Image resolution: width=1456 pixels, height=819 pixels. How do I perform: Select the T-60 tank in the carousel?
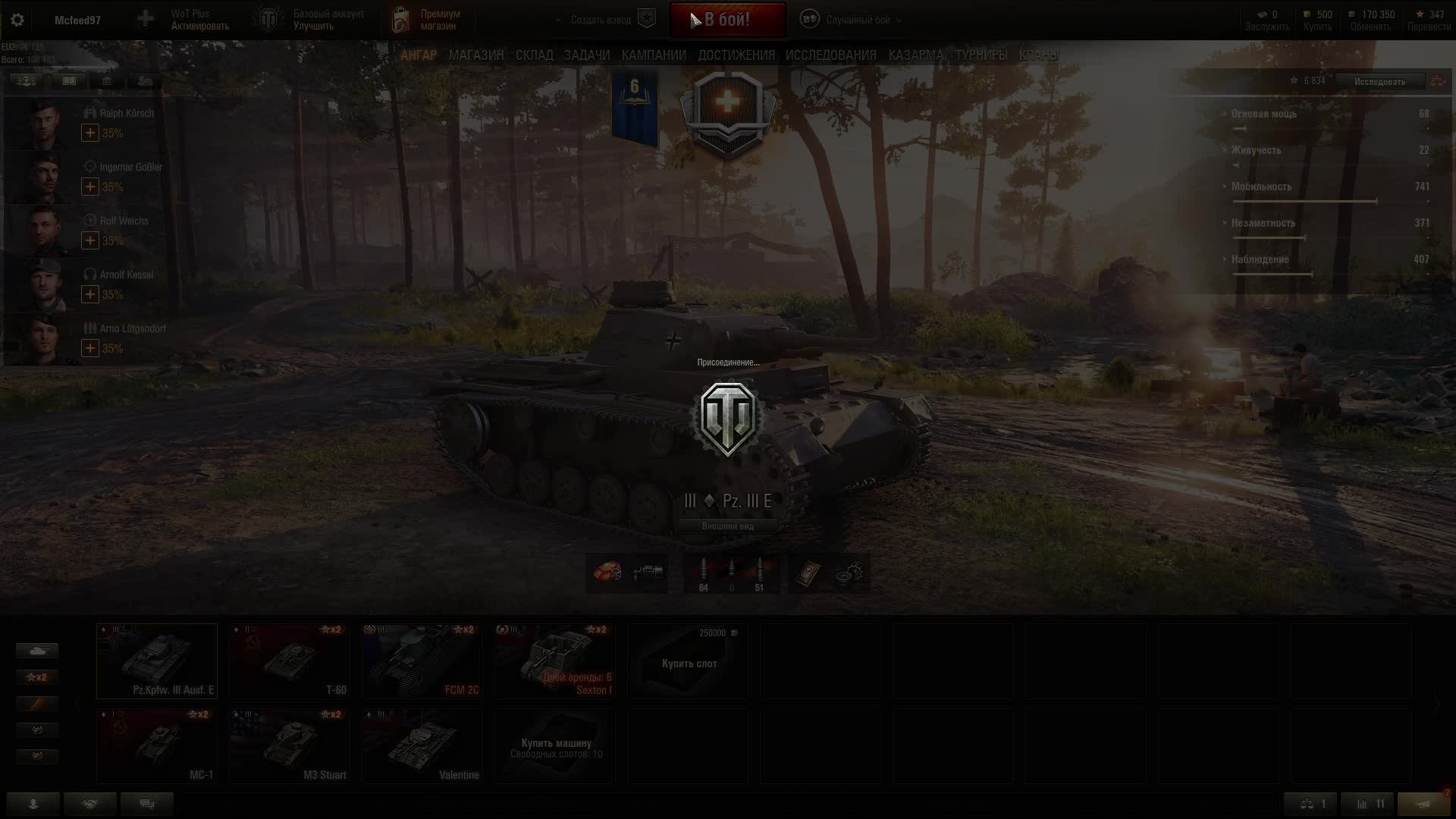tap(289, 661)
